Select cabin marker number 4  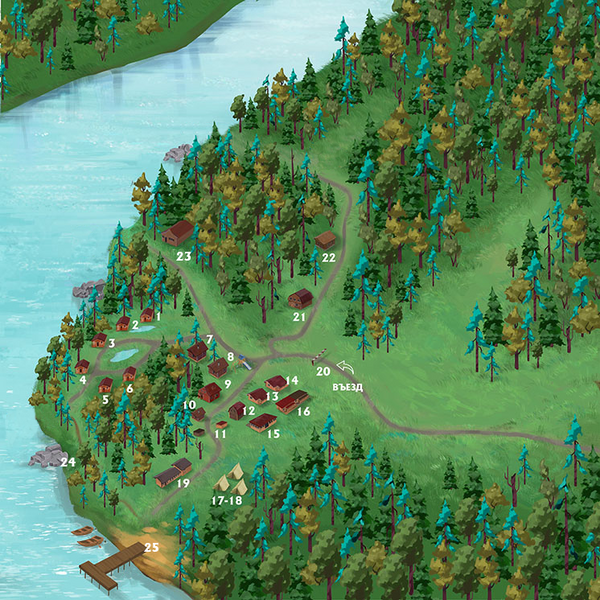click(x=83, y=380)
